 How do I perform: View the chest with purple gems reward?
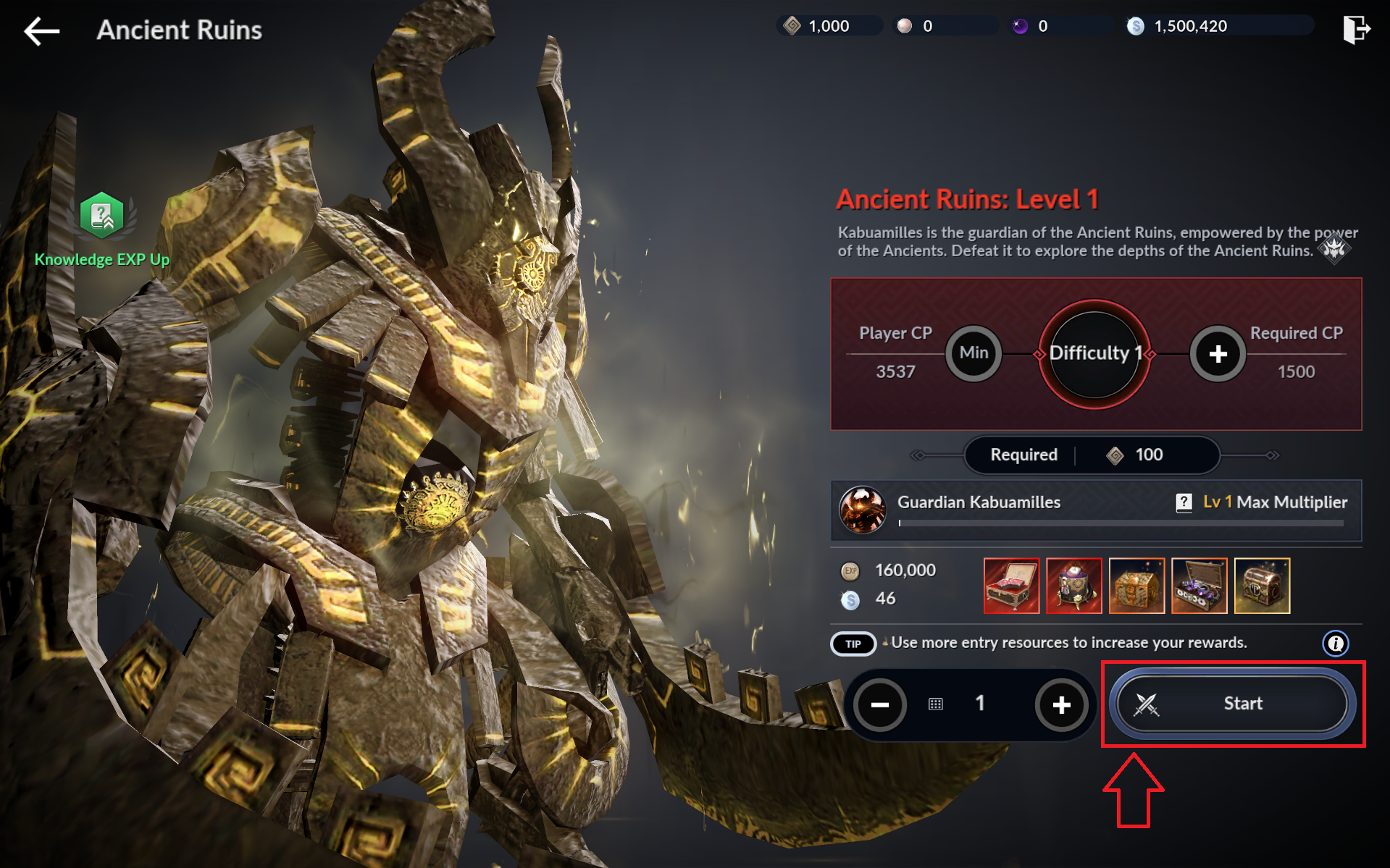coord(1199,586)
